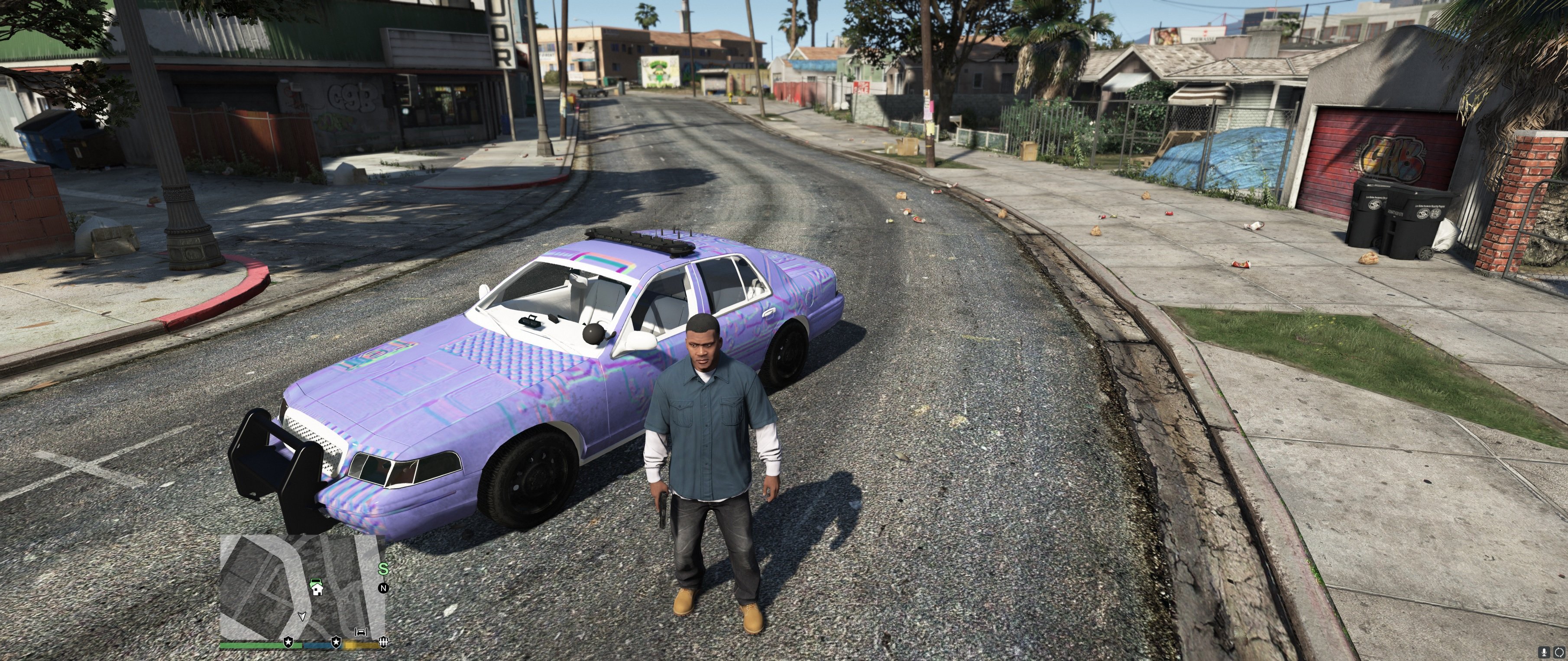
Task: Click the north compass indicator
Action: 383,588
